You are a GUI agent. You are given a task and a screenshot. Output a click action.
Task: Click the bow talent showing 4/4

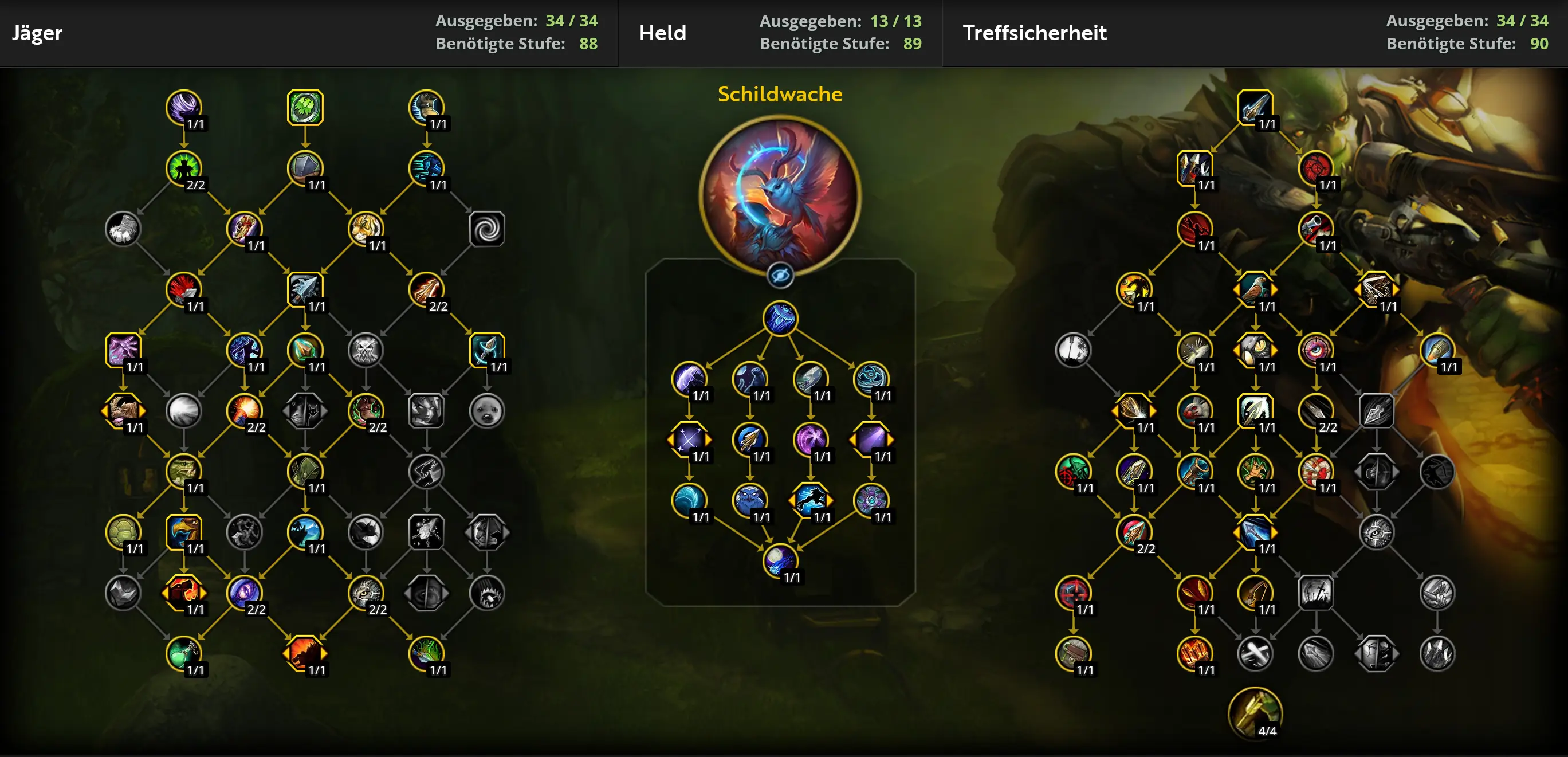point(1255,713)
